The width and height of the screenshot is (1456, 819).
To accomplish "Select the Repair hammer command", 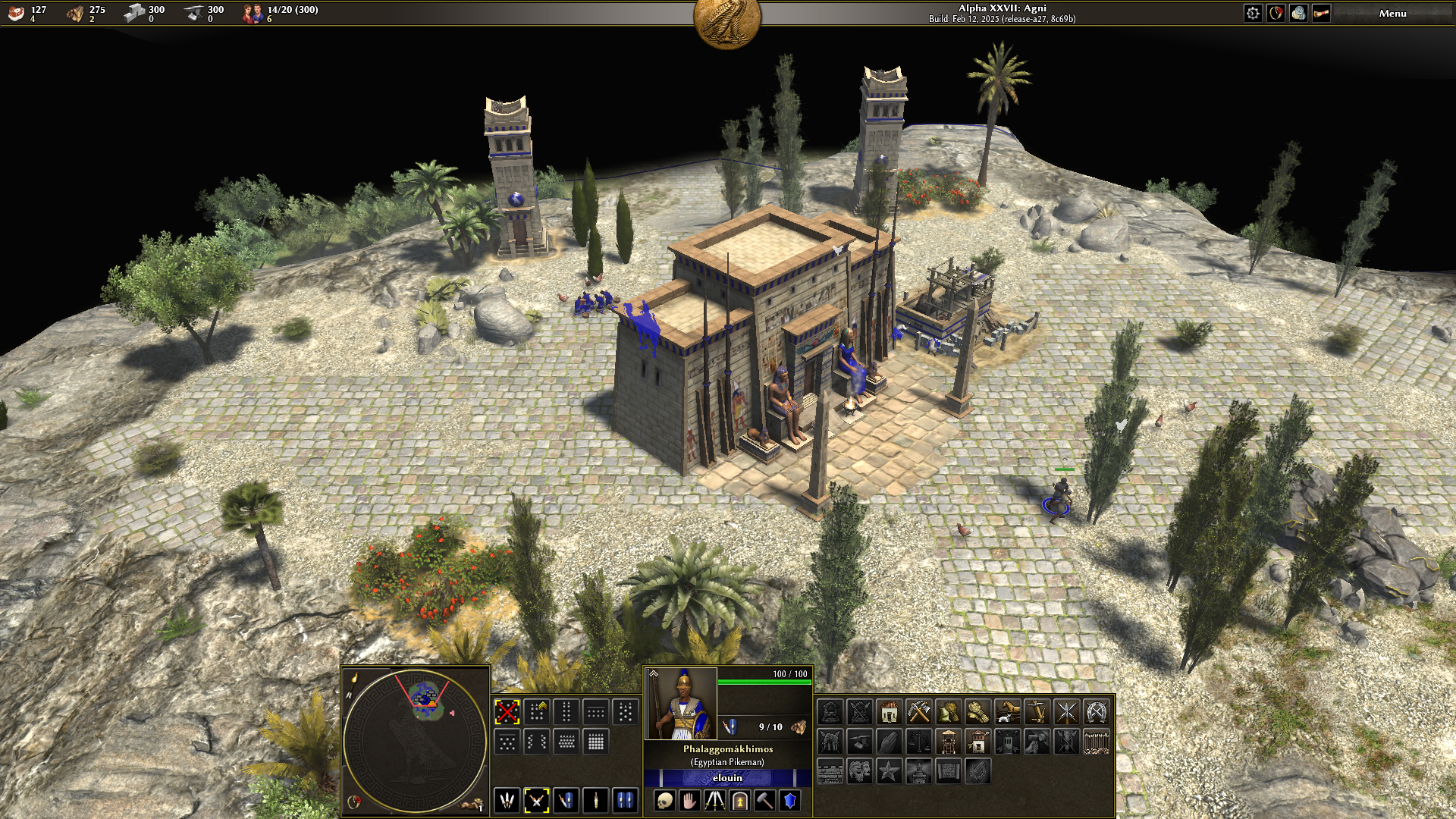I will pyautogui.click(x=765, y=802).
